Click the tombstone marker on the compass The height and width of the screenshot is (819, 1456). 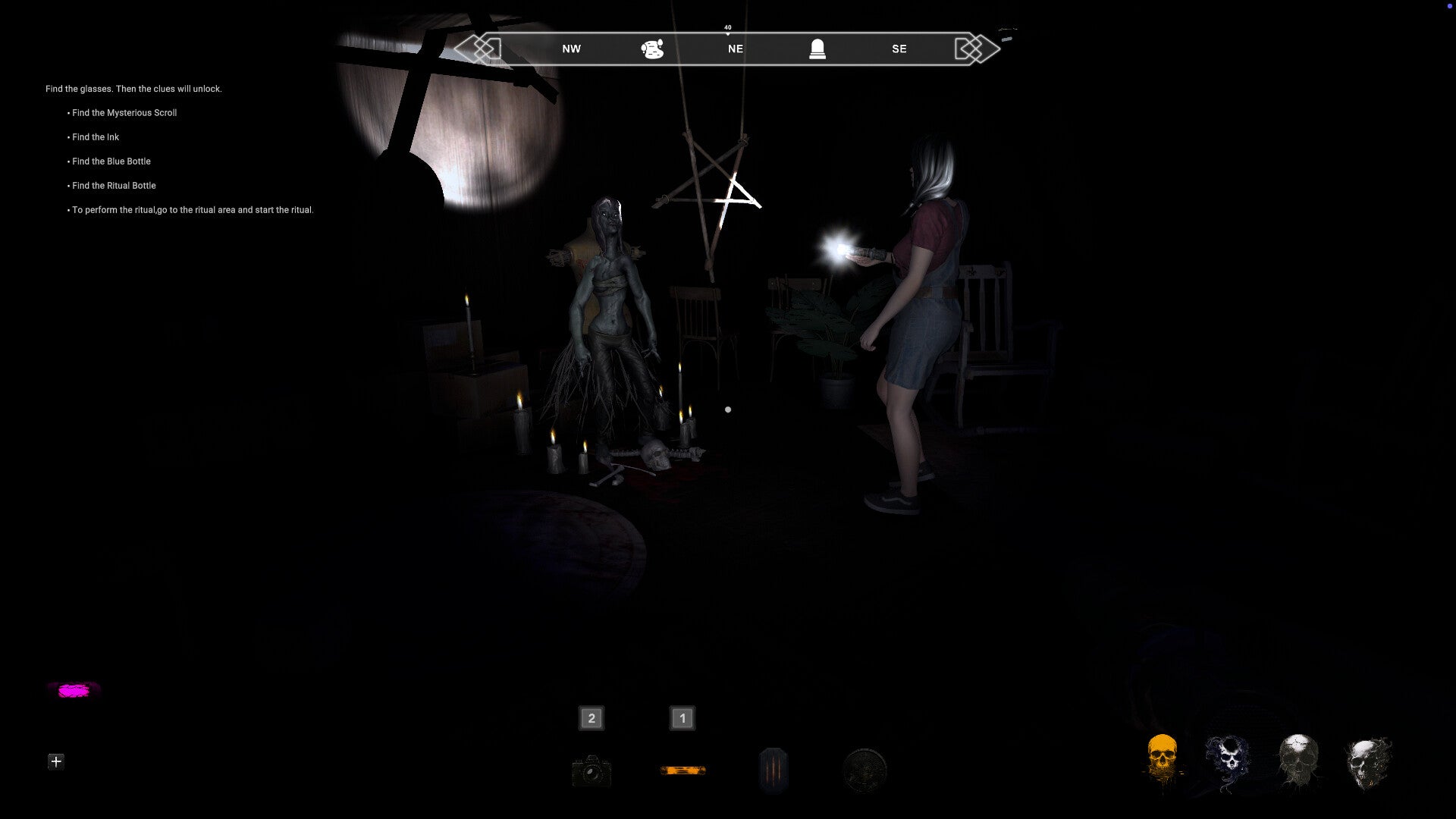tap(817, 49)
